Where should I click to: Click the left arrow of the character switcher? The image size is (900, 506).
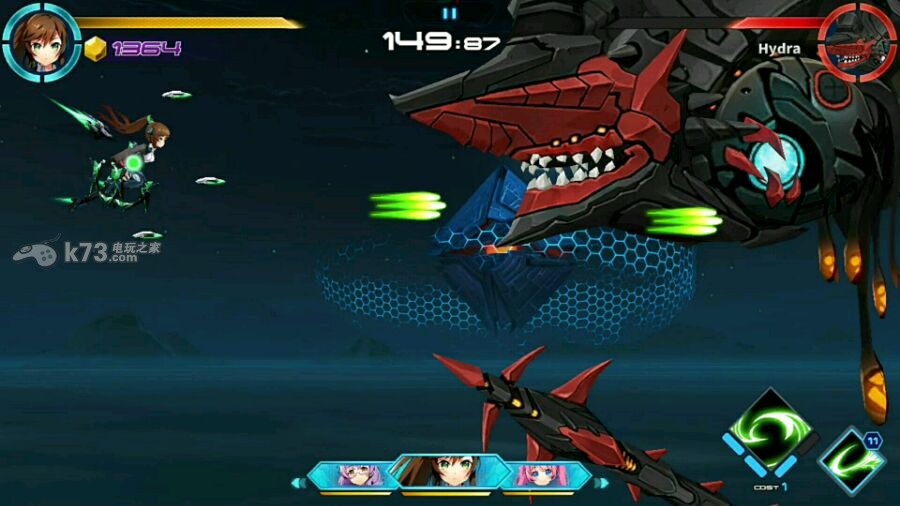pyautogui.click(x=296, y=483)
